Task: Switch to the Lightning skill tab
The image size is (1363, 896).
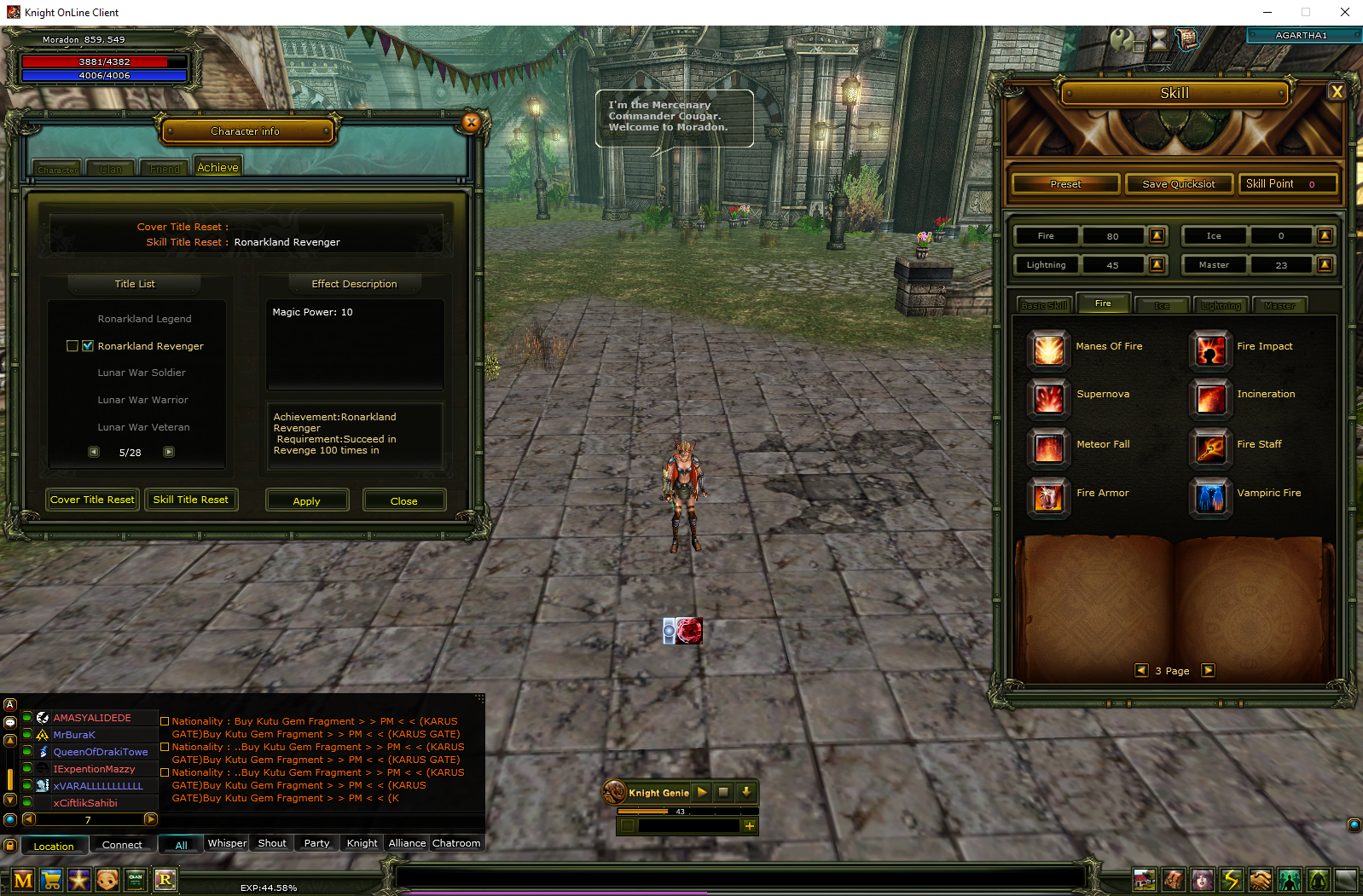Action: coord(1221,305)
